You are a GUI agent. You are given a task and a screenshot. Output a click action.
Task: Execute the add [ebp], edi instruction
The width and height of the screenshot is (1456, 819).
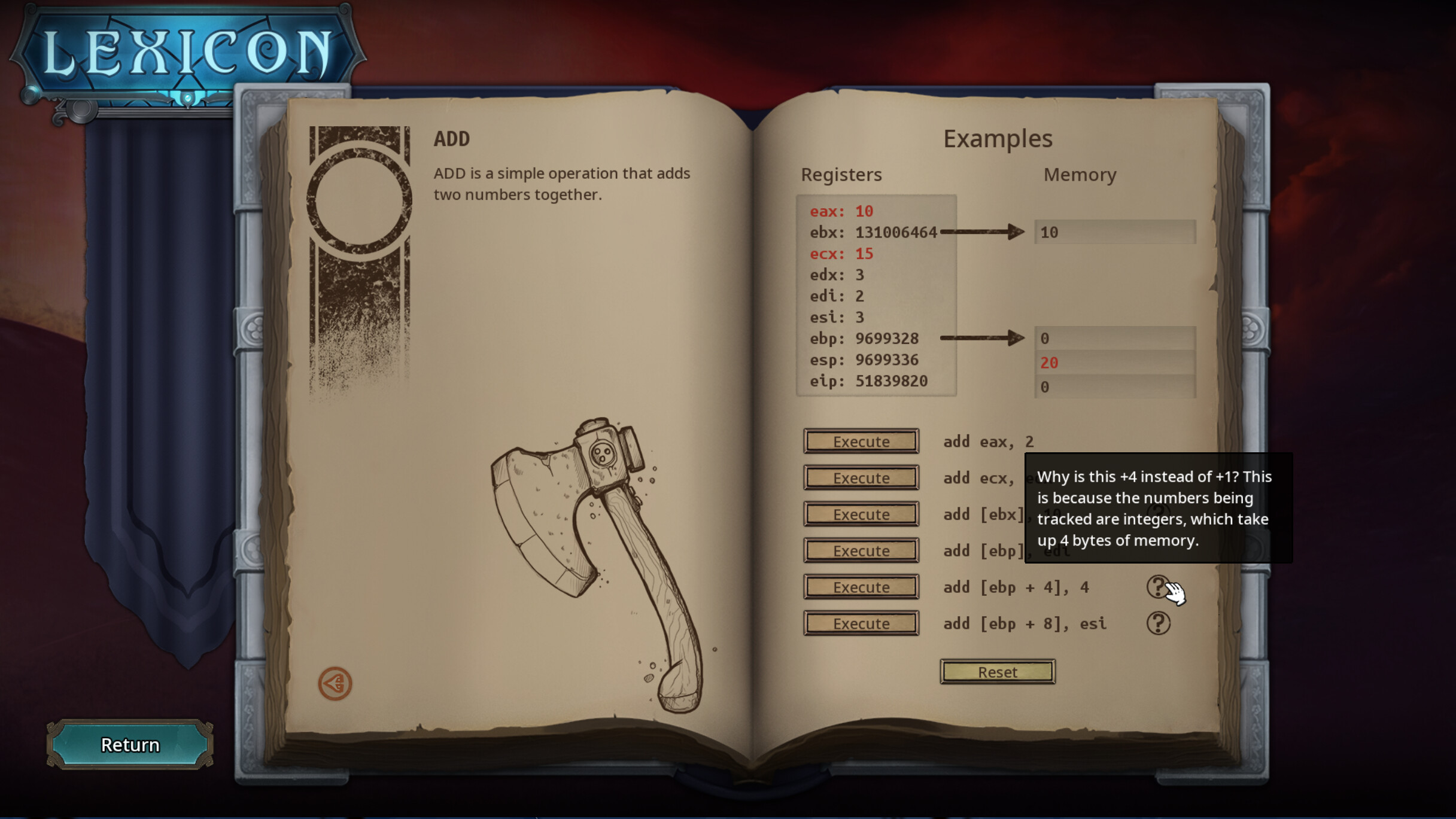tap(861, 550)
